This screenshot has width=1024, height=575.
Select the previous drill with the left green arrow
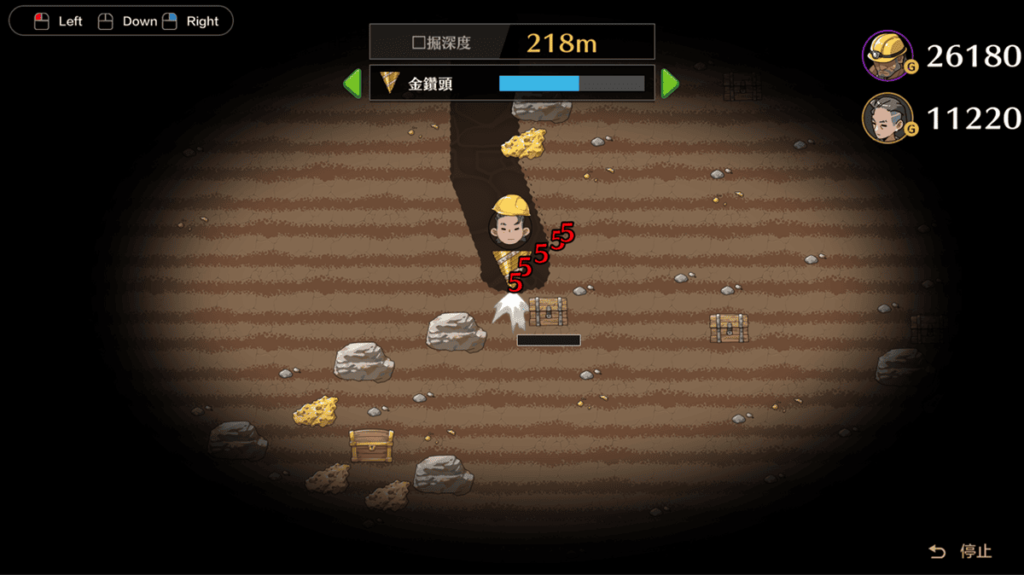(352, 83)
